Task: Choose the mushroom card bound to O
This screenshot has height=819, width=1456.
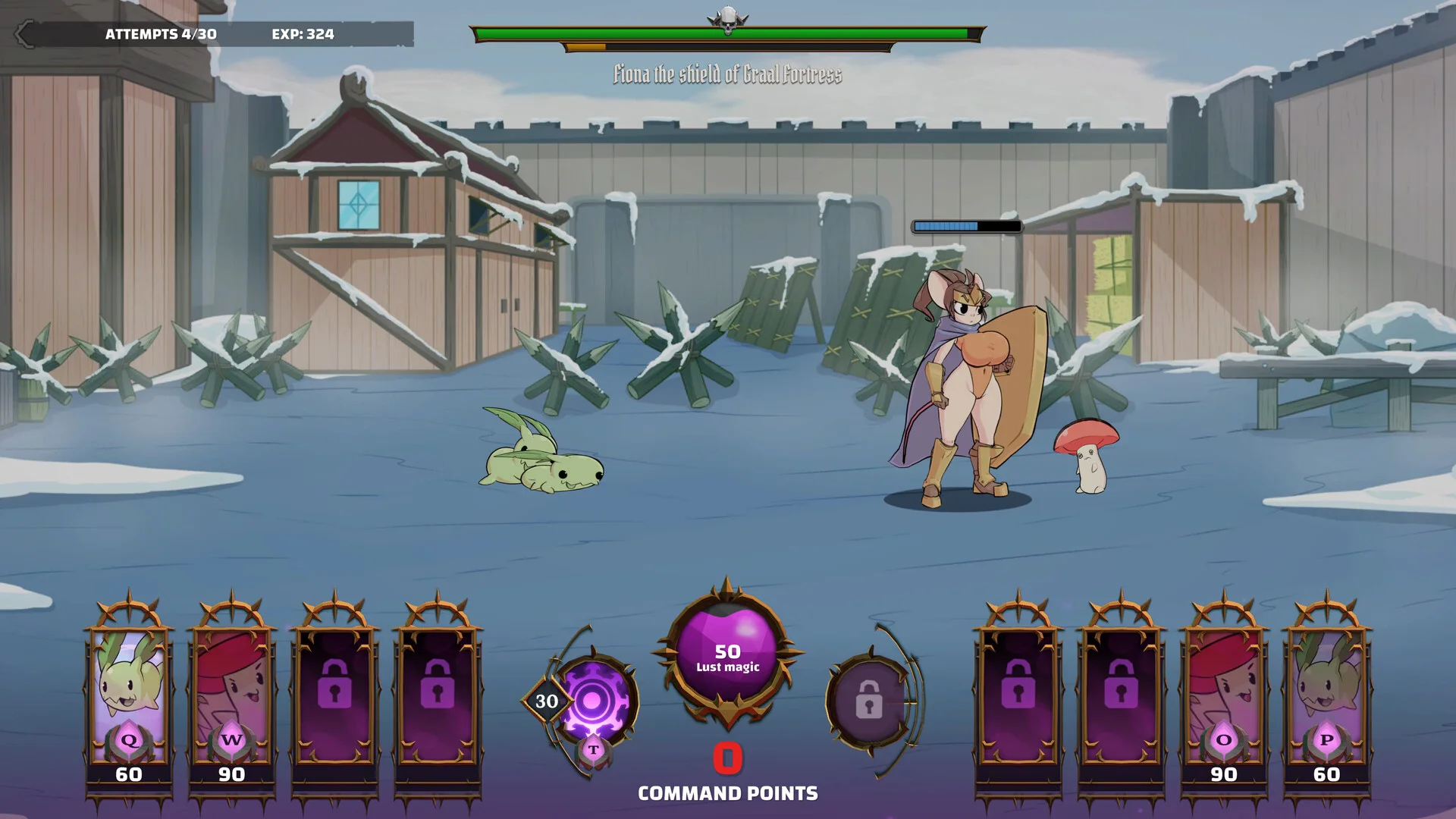Action: [1223, 694]
